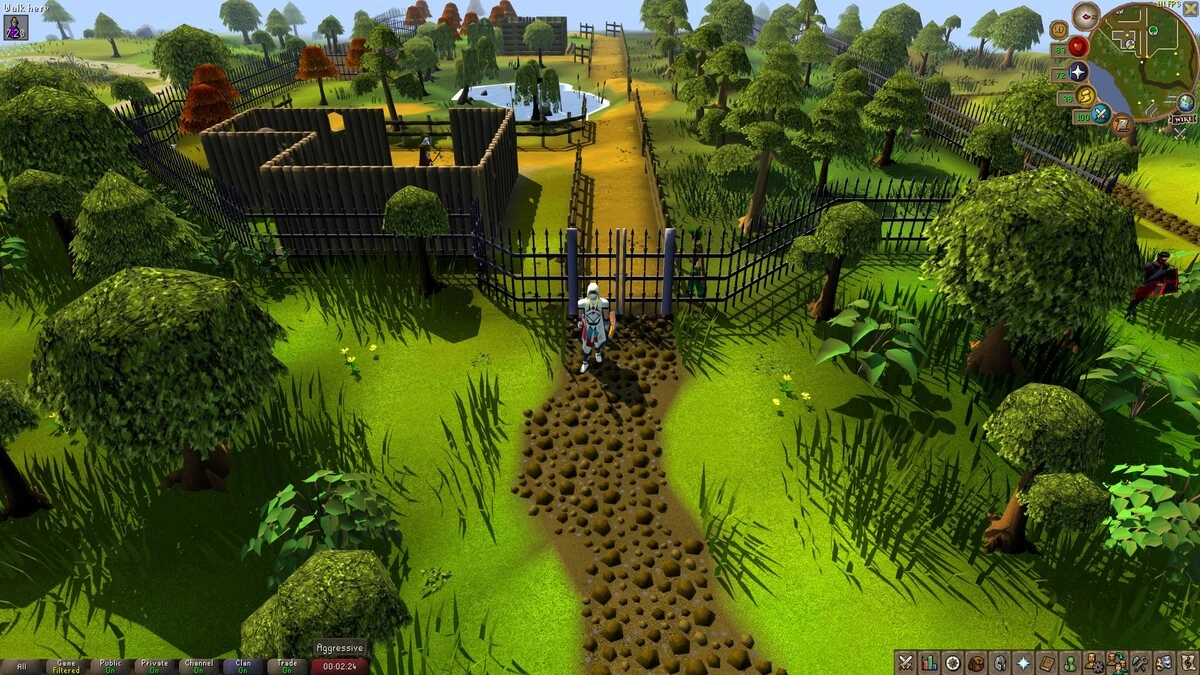
Task: Select the Clan chat tab
Action: point(243,666)
